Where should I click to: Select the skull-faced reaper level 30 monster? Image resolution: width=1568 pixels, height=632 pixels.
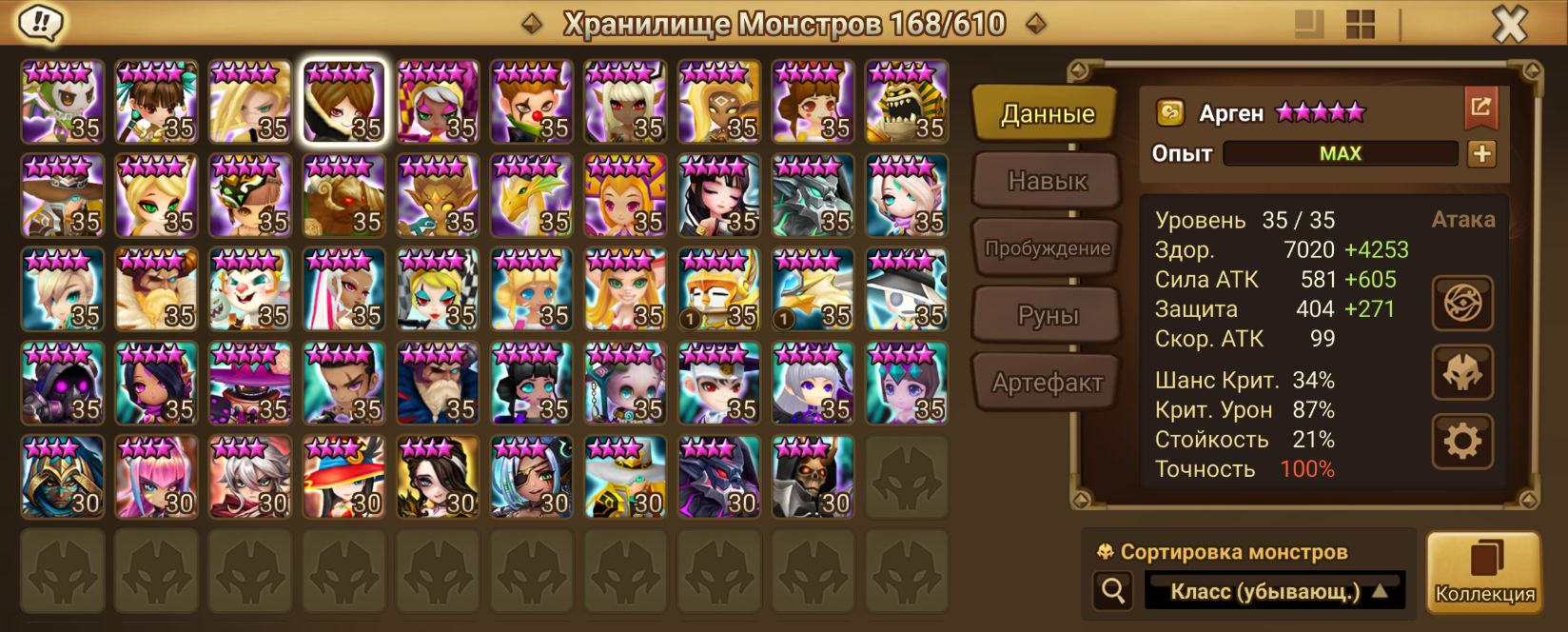click(813, 477)
